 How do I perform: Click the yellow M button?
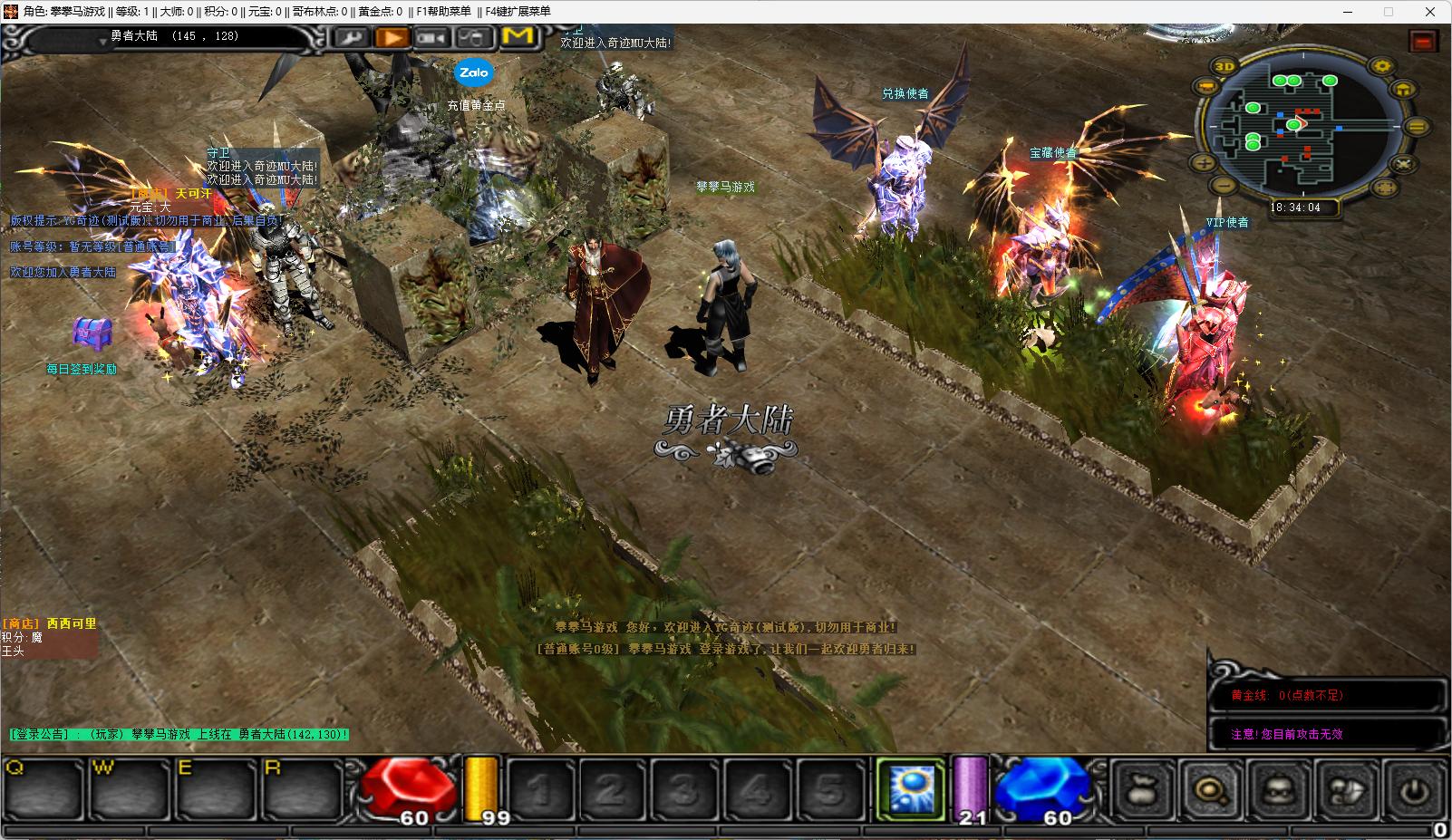pos(518,36)
